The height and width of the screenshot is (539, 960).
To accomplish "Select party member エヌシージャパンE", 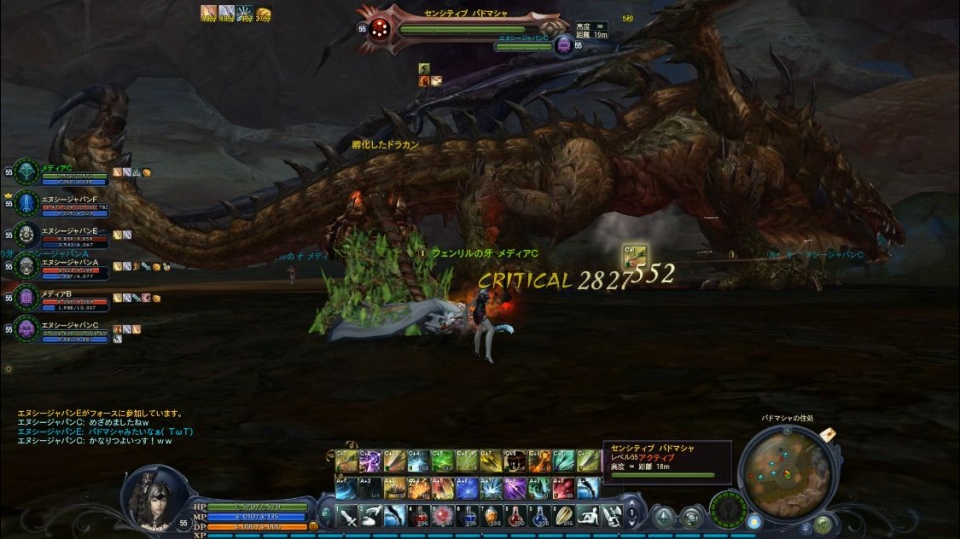I will point(27,235).
